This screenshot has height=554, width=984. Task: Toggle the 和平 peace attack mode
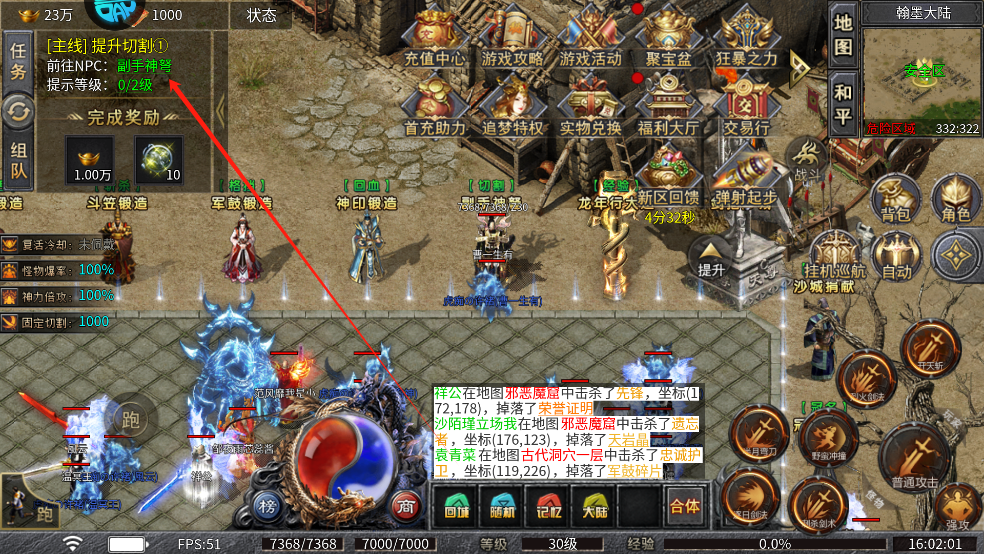point(844,104)
